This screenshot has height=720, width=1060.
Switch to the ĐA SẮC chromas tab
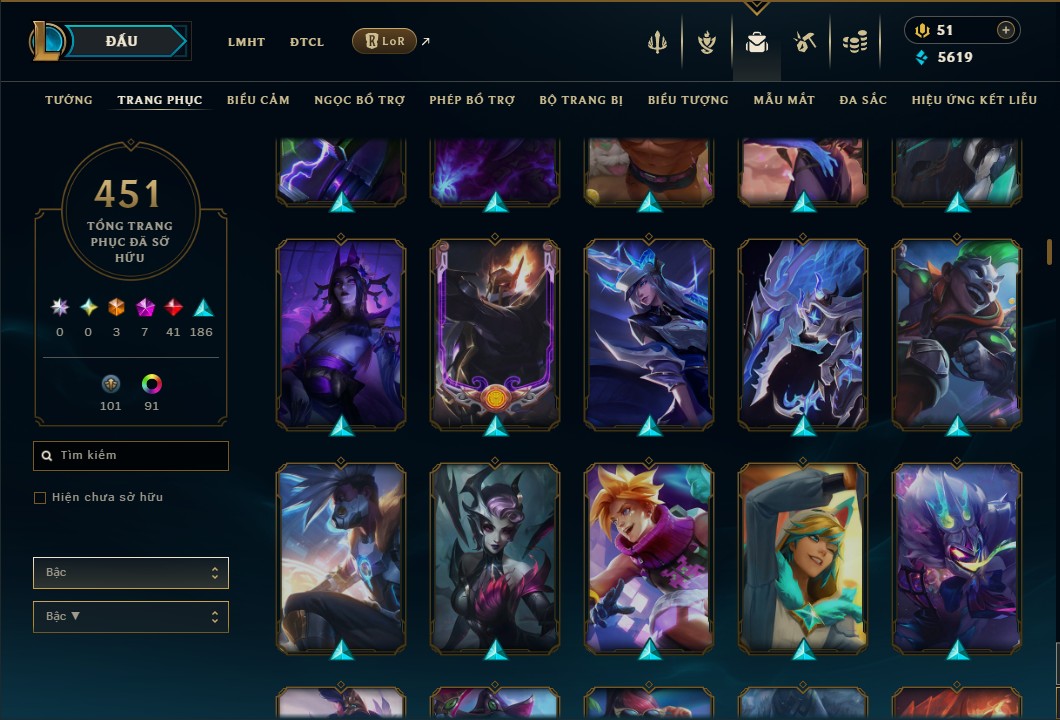(863, 100)
